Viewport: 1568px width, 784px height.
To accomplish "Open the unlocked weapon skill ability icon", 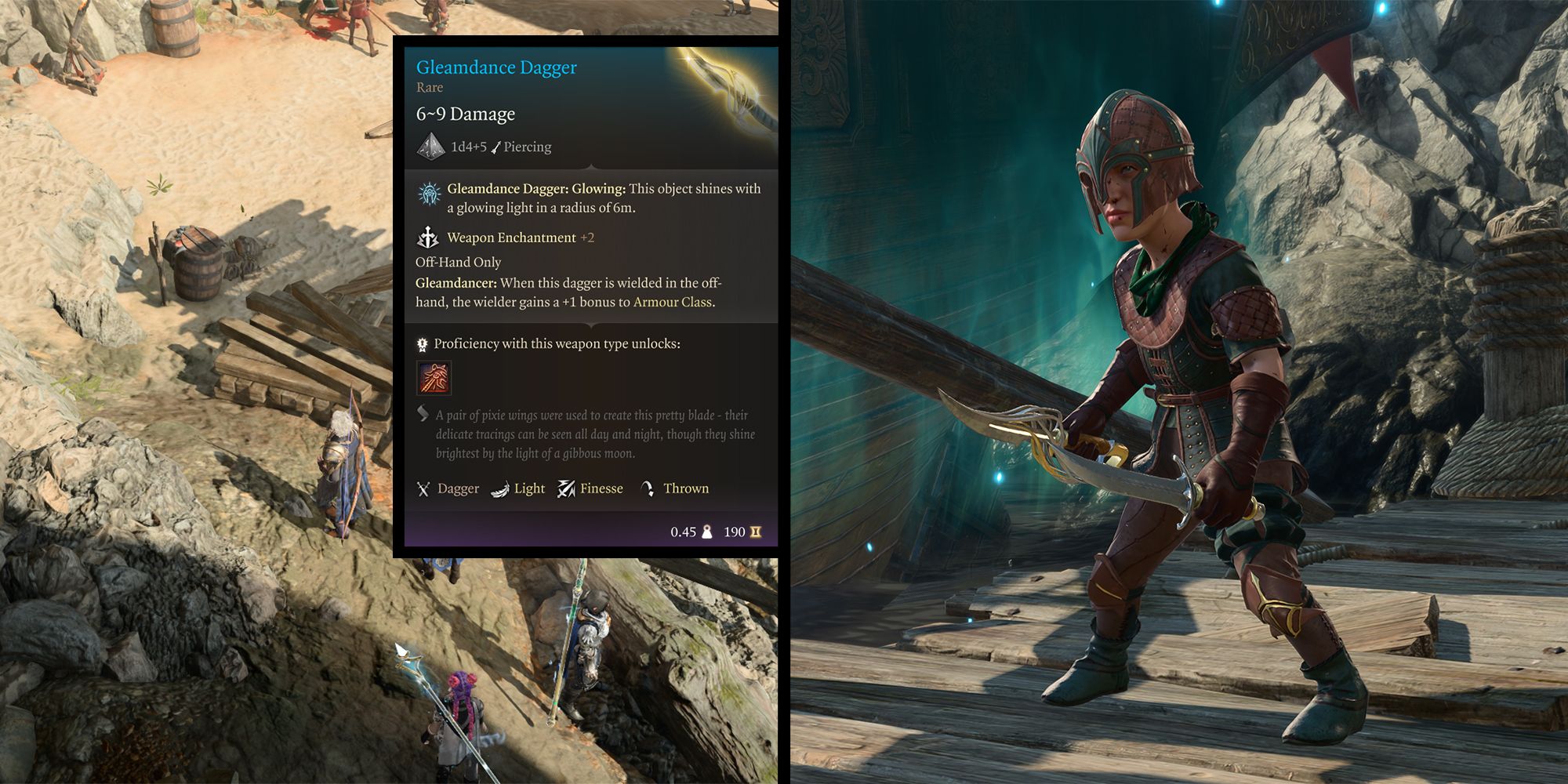I will [x=436, y=379].
